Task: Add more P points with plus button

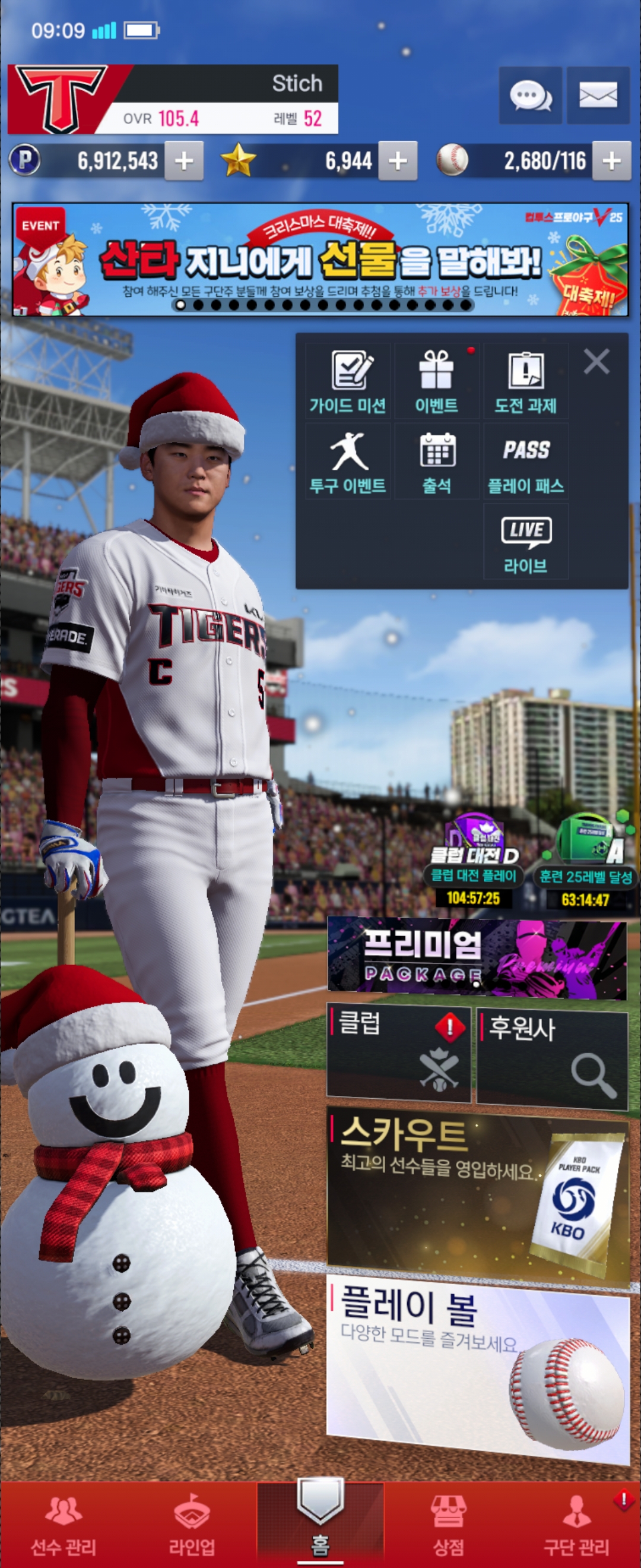Action: [183, 162]
